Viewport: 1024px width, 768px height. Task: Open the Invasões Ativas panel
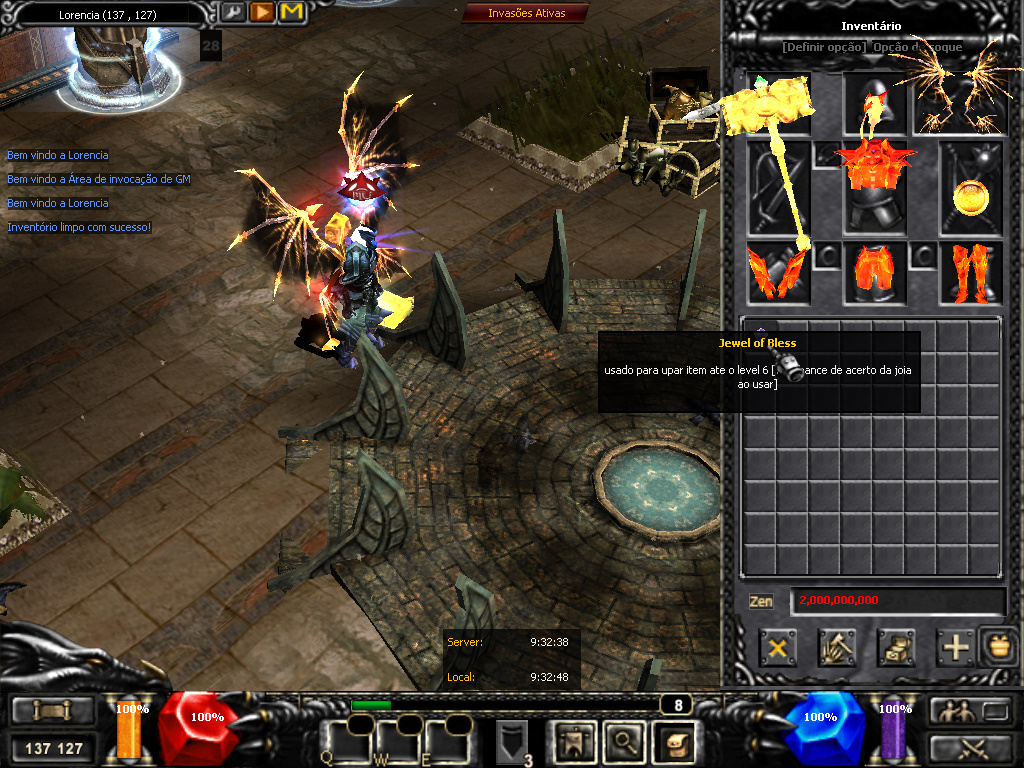click(x=526, y=13)
